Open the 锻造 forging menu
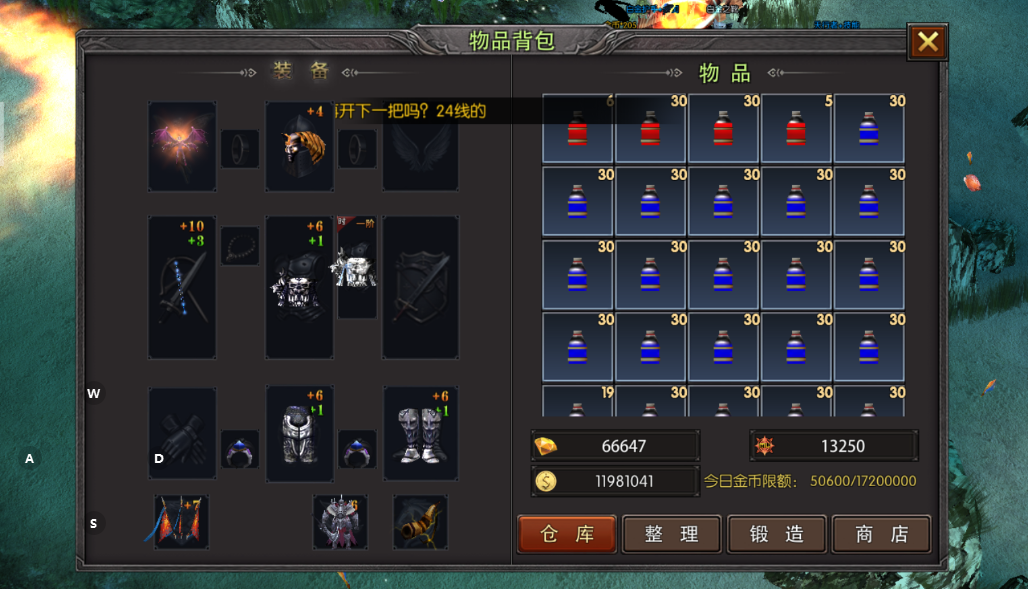 tap(776, 534)
